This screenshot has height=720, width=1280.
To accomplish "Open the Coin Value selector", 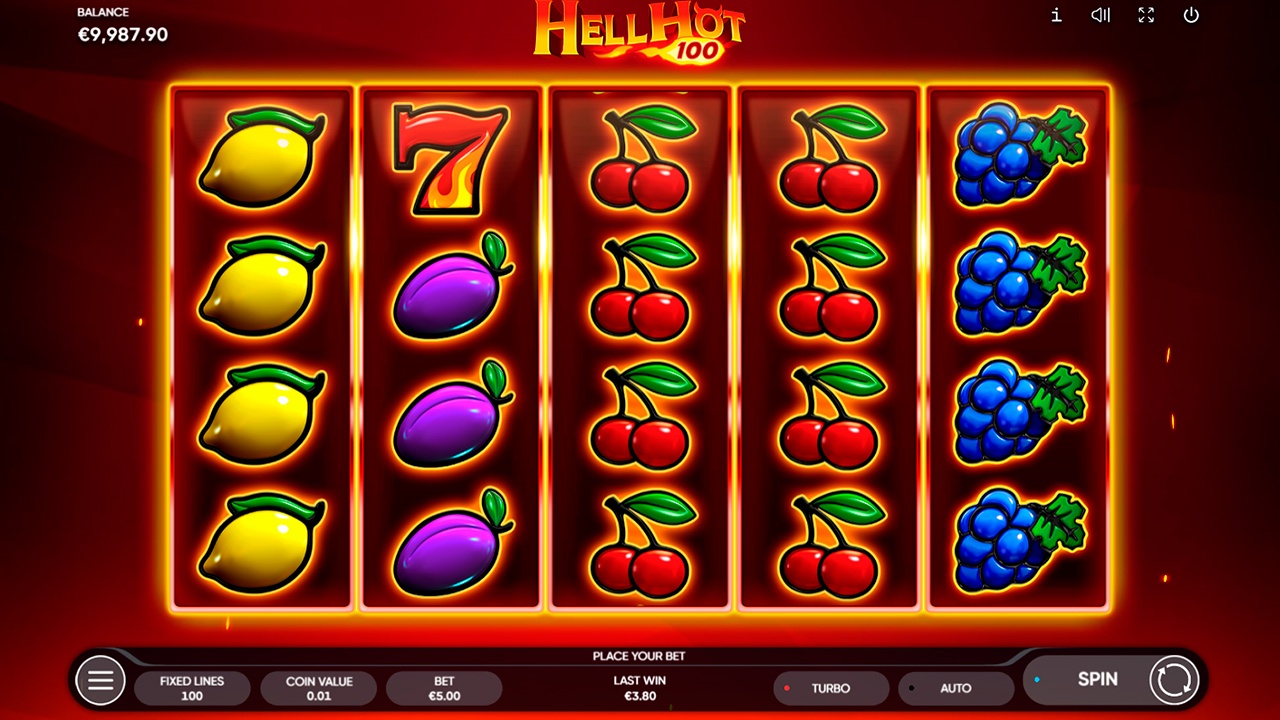I will 318,688.
